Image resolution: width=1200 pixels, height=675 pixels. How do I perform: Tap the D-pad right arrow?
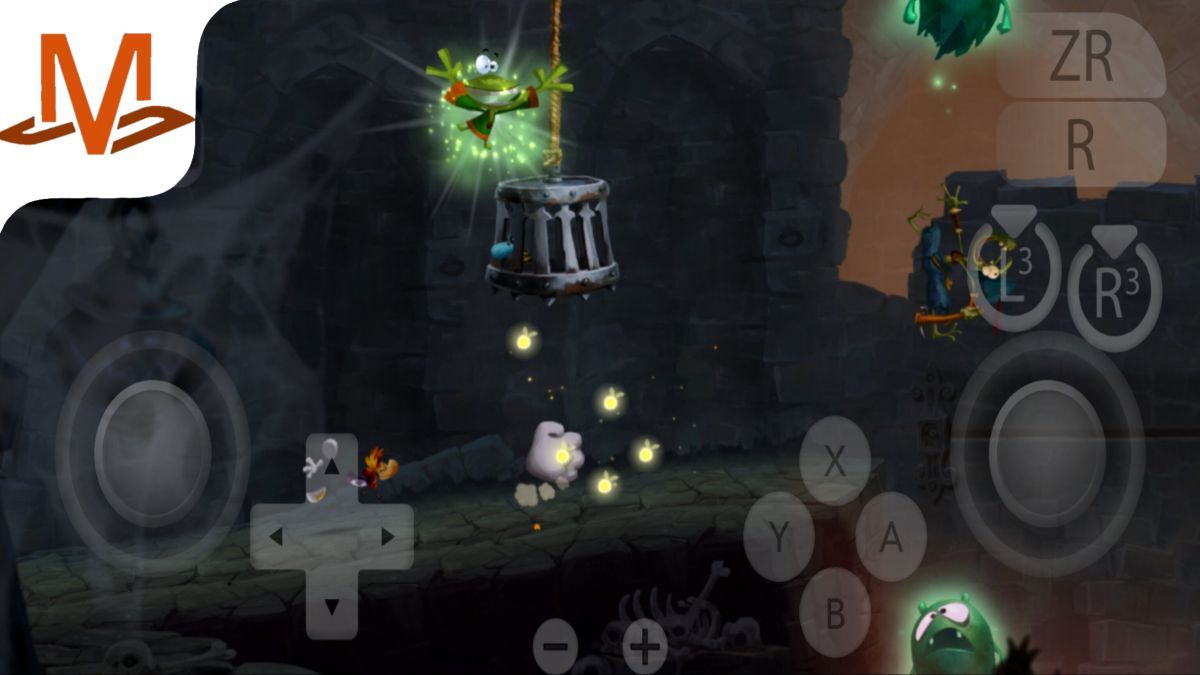387,537
